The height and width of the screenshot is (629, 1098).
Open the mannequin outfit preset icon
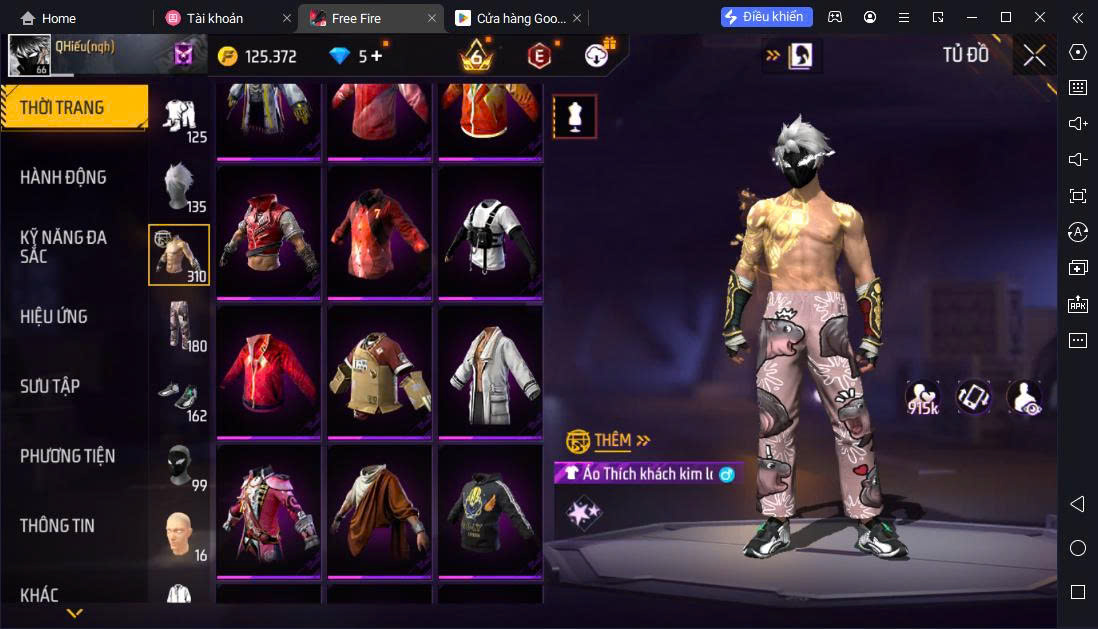click(x=575, y=116)
